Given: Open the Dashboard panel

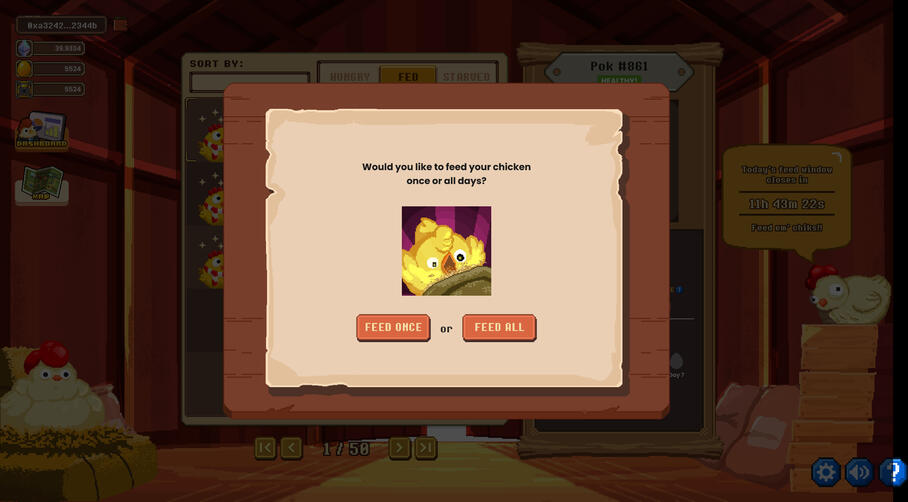Looking at the screenshot, I should (41, 131).
